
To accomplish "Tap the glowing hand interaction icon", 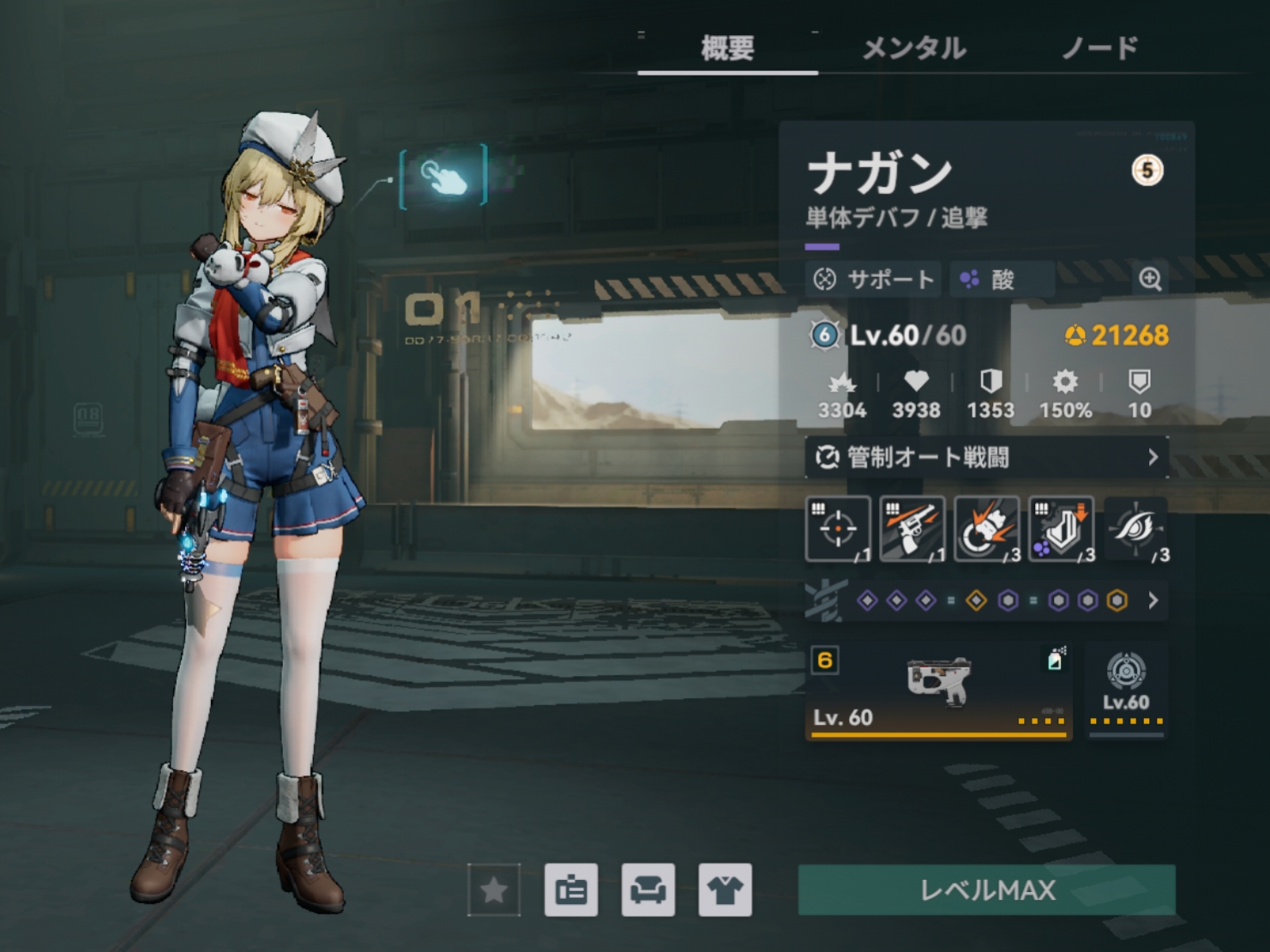I will 443,176.
